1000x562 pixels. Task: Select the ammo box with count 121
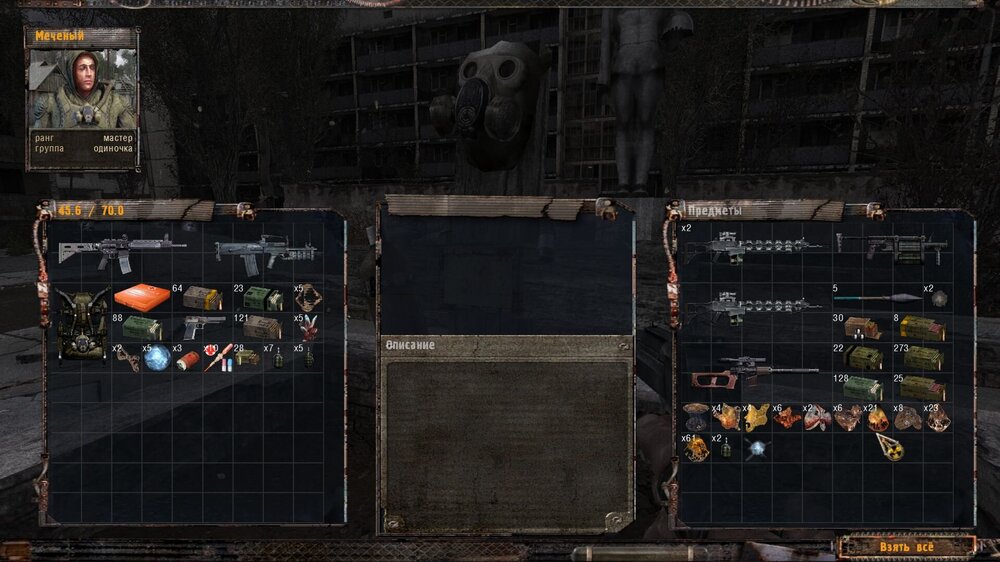coord(262,327)
